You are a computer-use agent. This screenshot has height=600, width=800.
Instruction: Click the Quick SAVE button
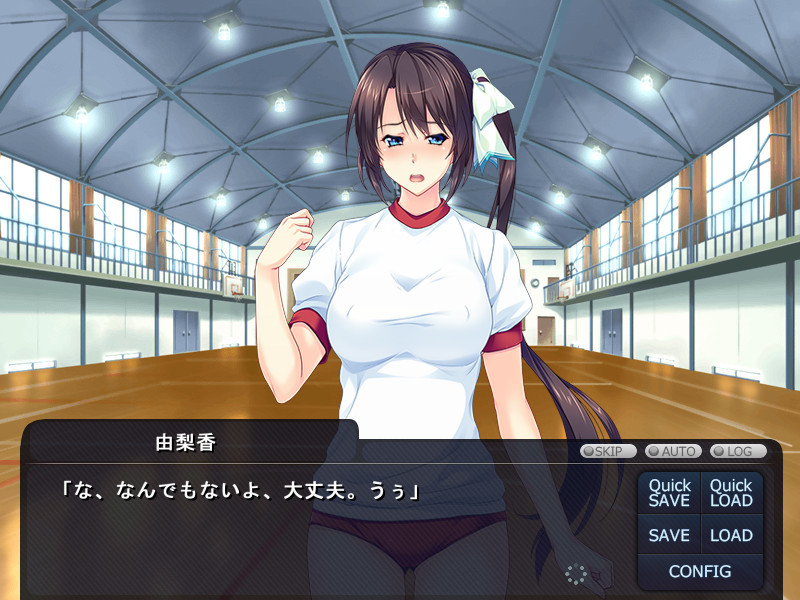coord(669,493)
